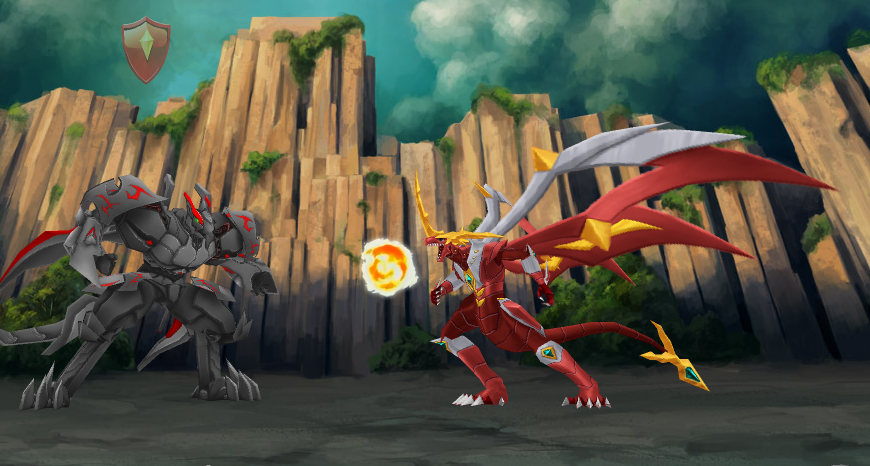Click the red shield emblem icon
Image resolution: width=870 pixels, height=466 pixels.
146,49
